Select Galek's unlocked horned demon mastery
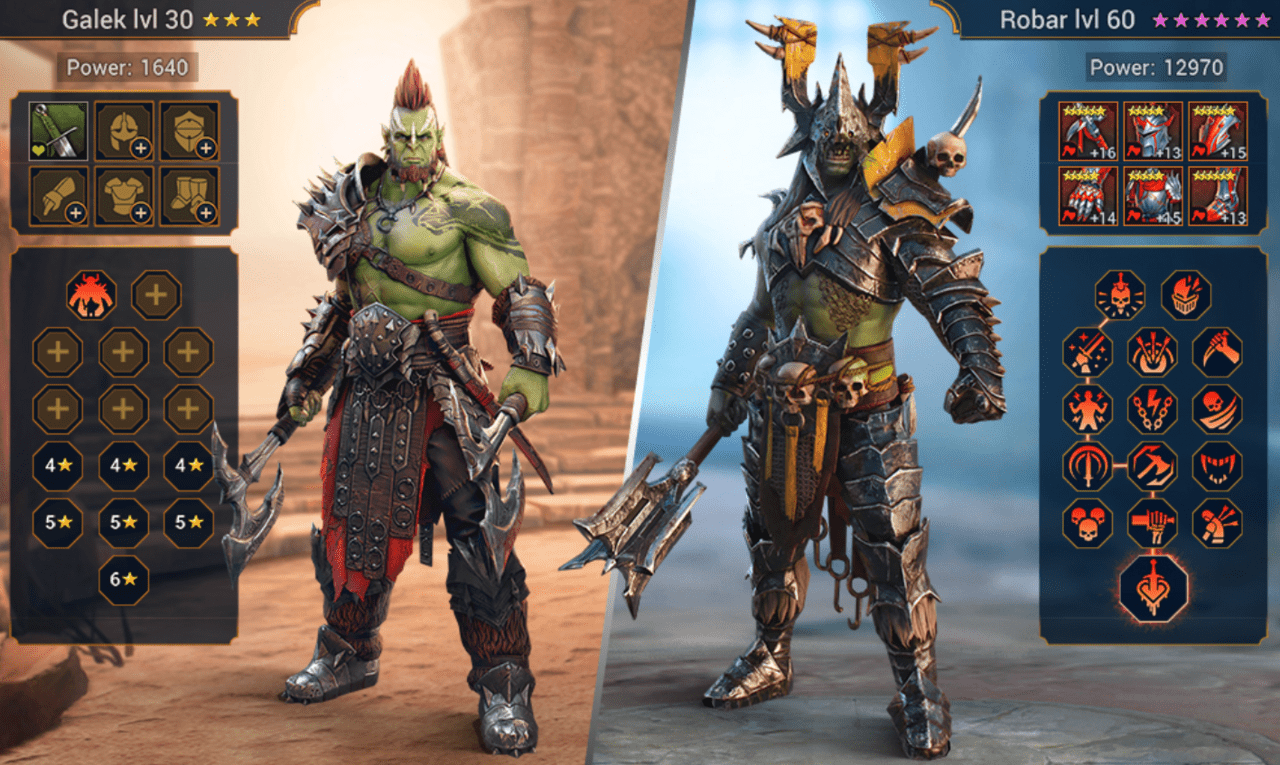The height and width of the screenshot is (765, 1280). 91,295
